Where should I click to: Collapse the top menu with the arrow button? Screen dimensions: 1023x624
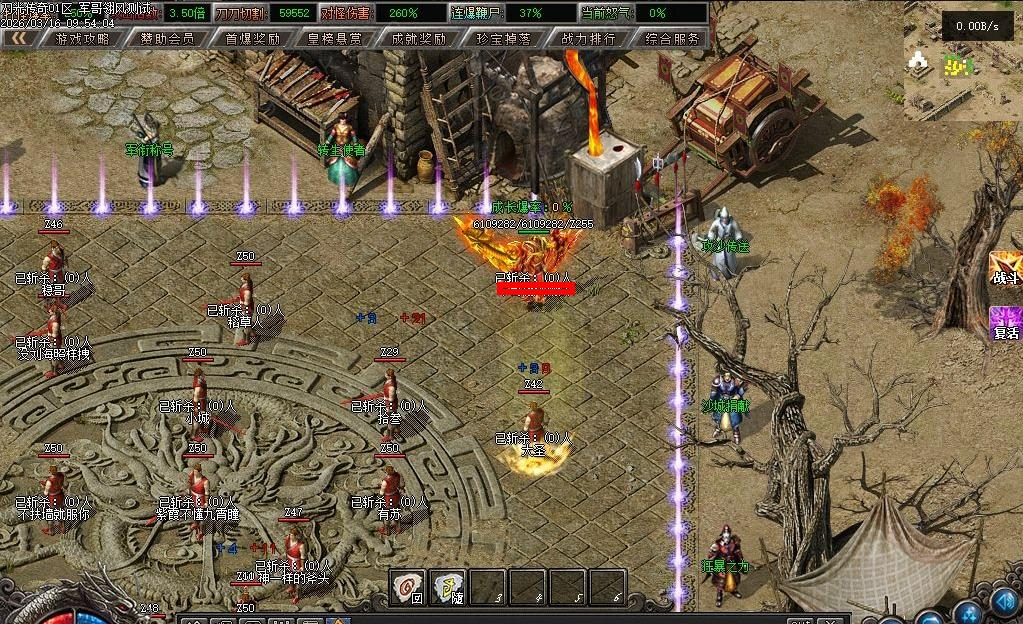(18, 38)
